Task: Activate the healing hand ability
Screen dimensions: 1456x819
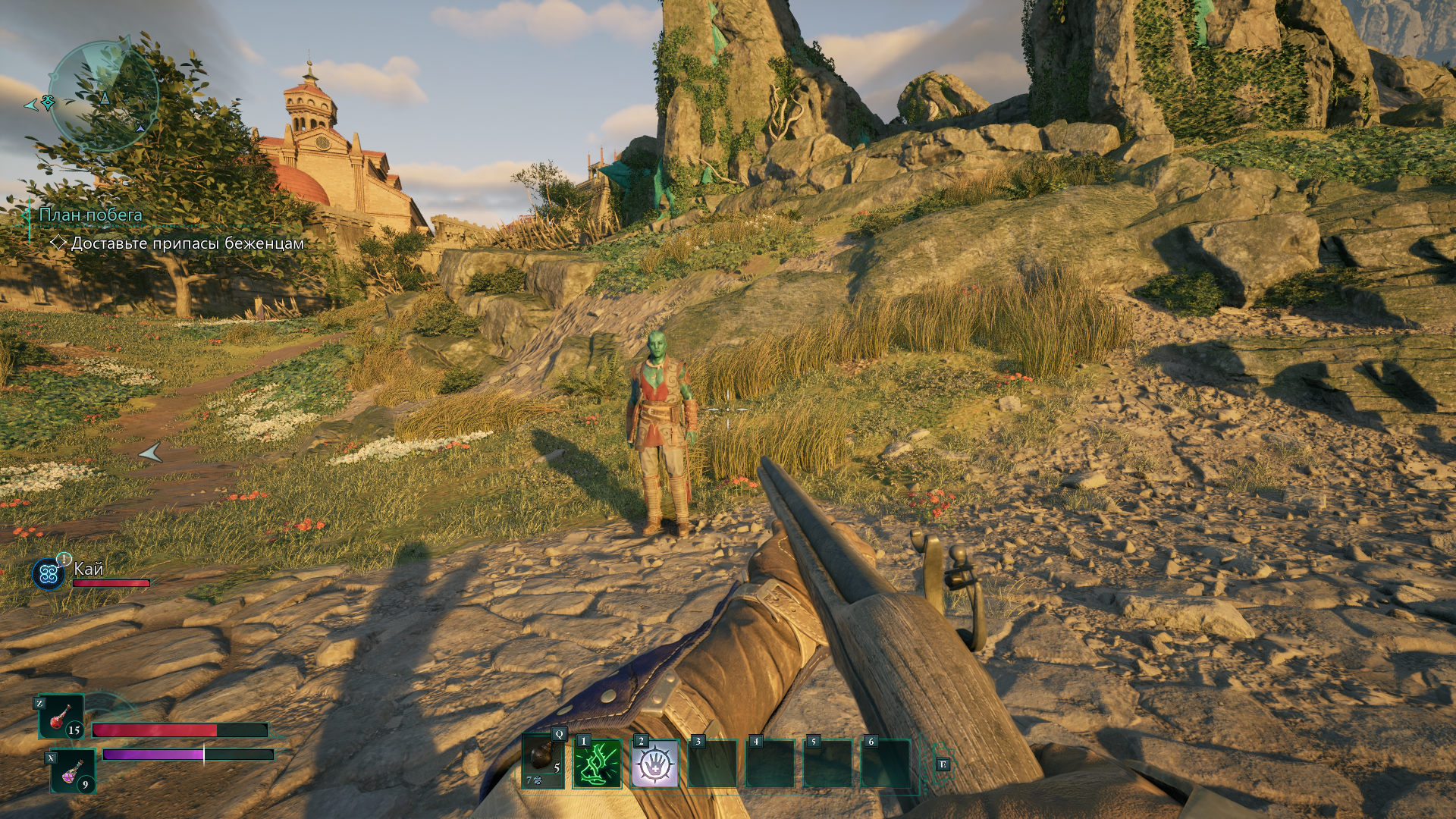Action: point(655,764)
